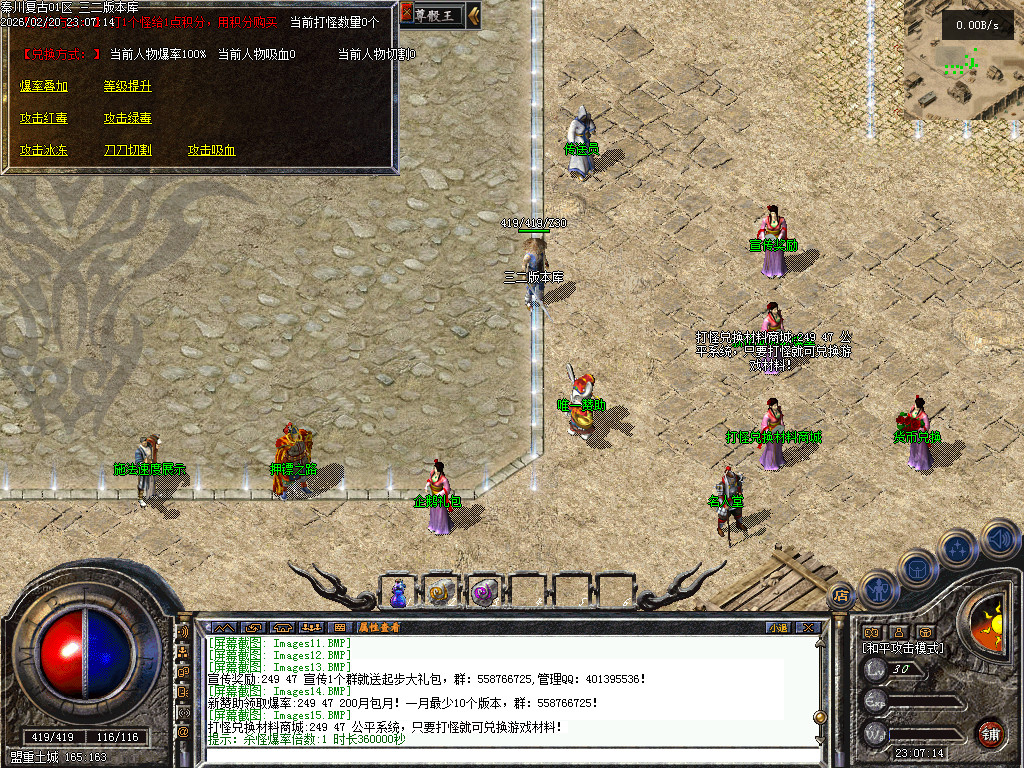The height and width of the screenshot is (768, 1024).
Task: Pick the 攻击红毒 option
Action: pos(44,118)
